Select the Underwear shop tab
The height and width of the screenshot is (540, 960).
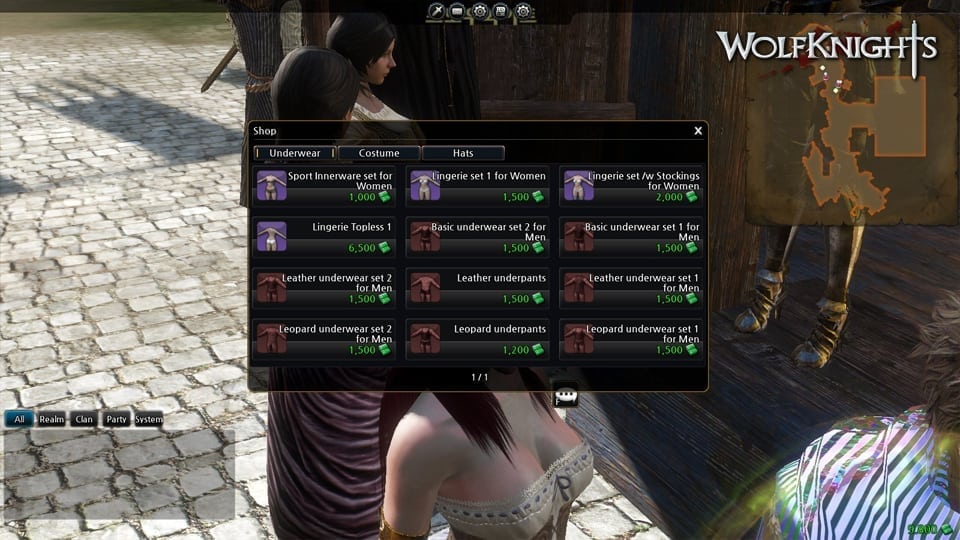tap(295, 153)
